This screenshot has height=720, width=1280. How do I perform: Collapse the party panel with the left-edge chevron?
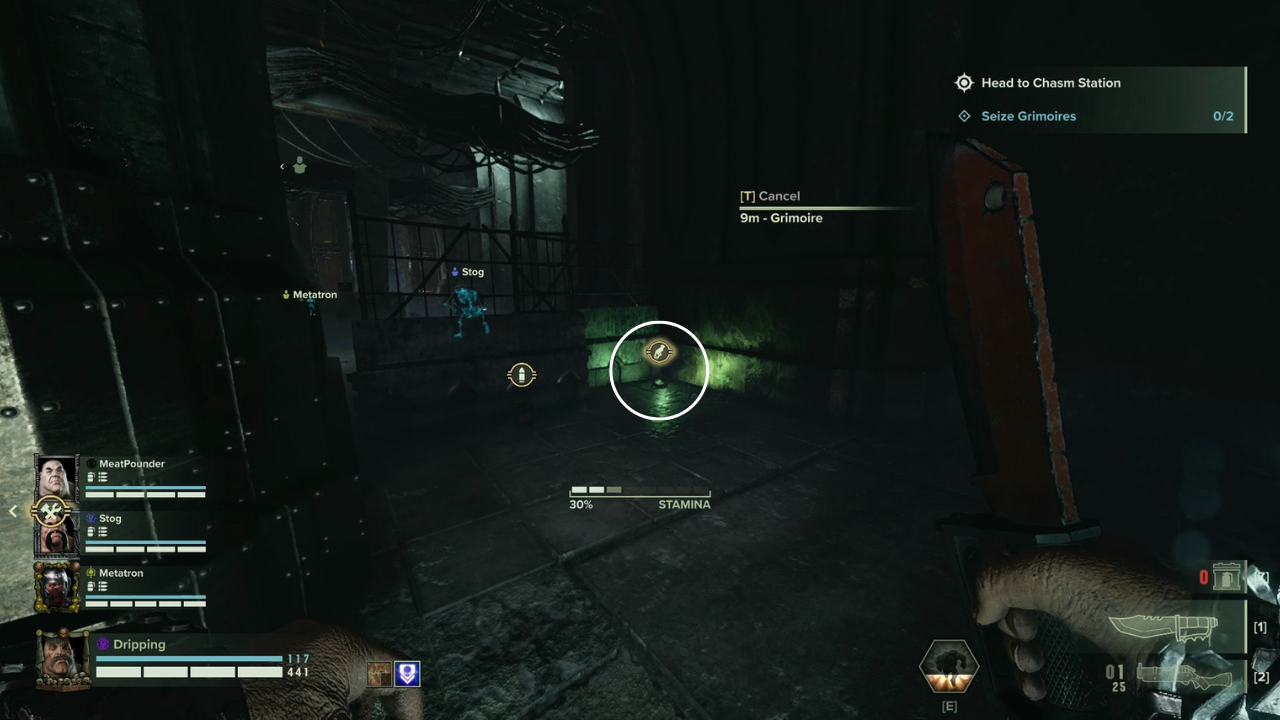point(12,510)
